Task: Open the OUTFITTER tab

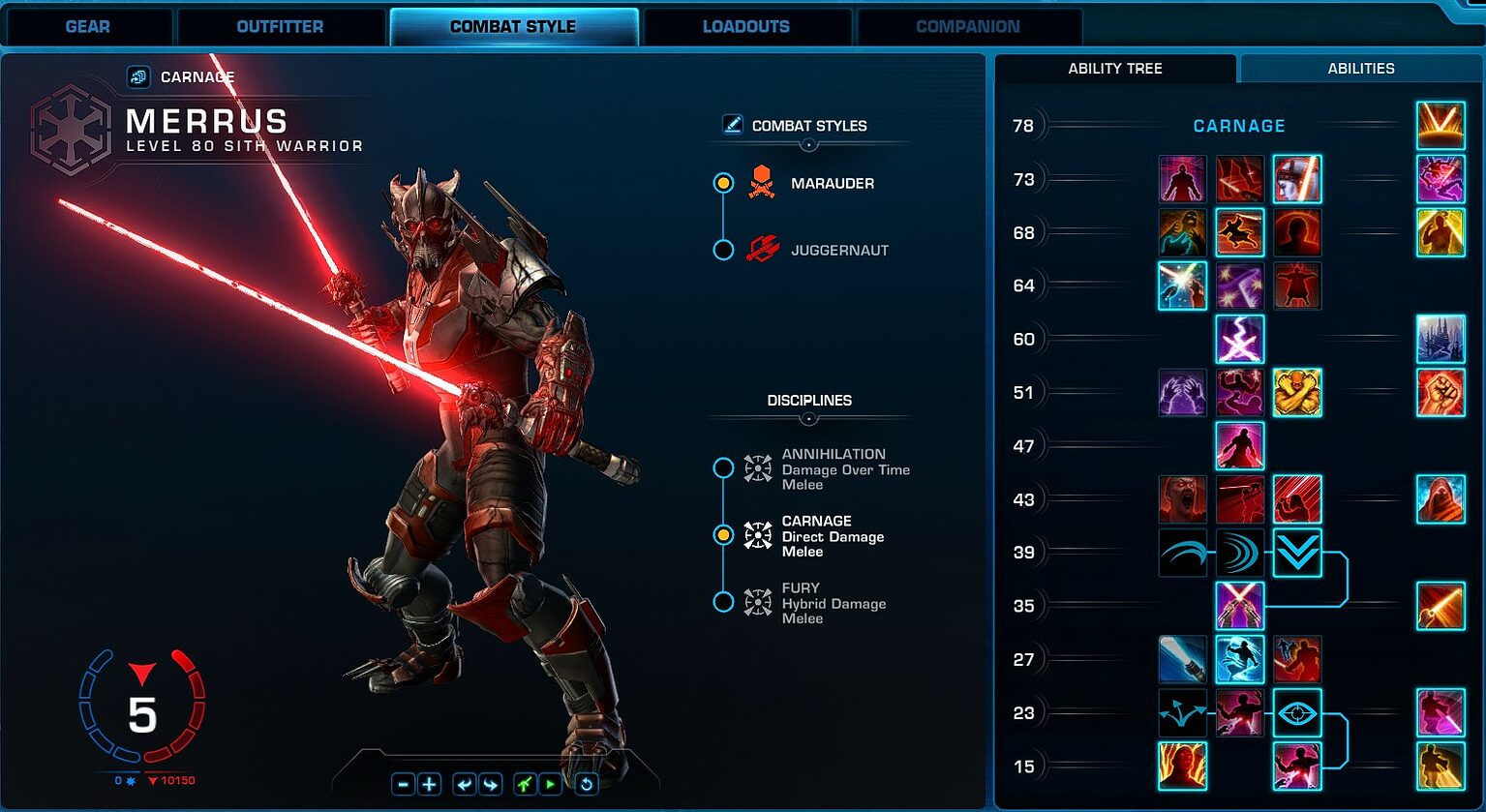Action: [279, 26]
